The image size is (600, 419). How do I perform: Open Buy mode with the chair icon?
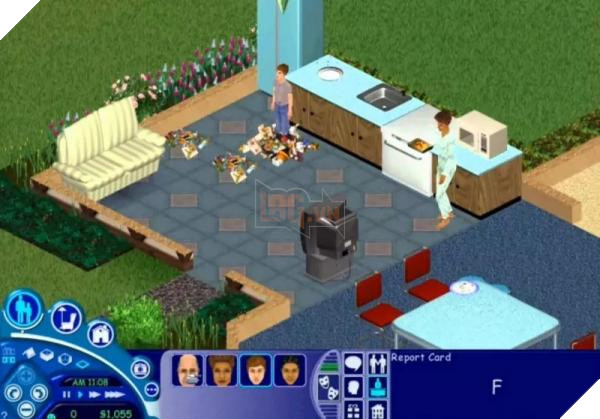coord(65,318)
